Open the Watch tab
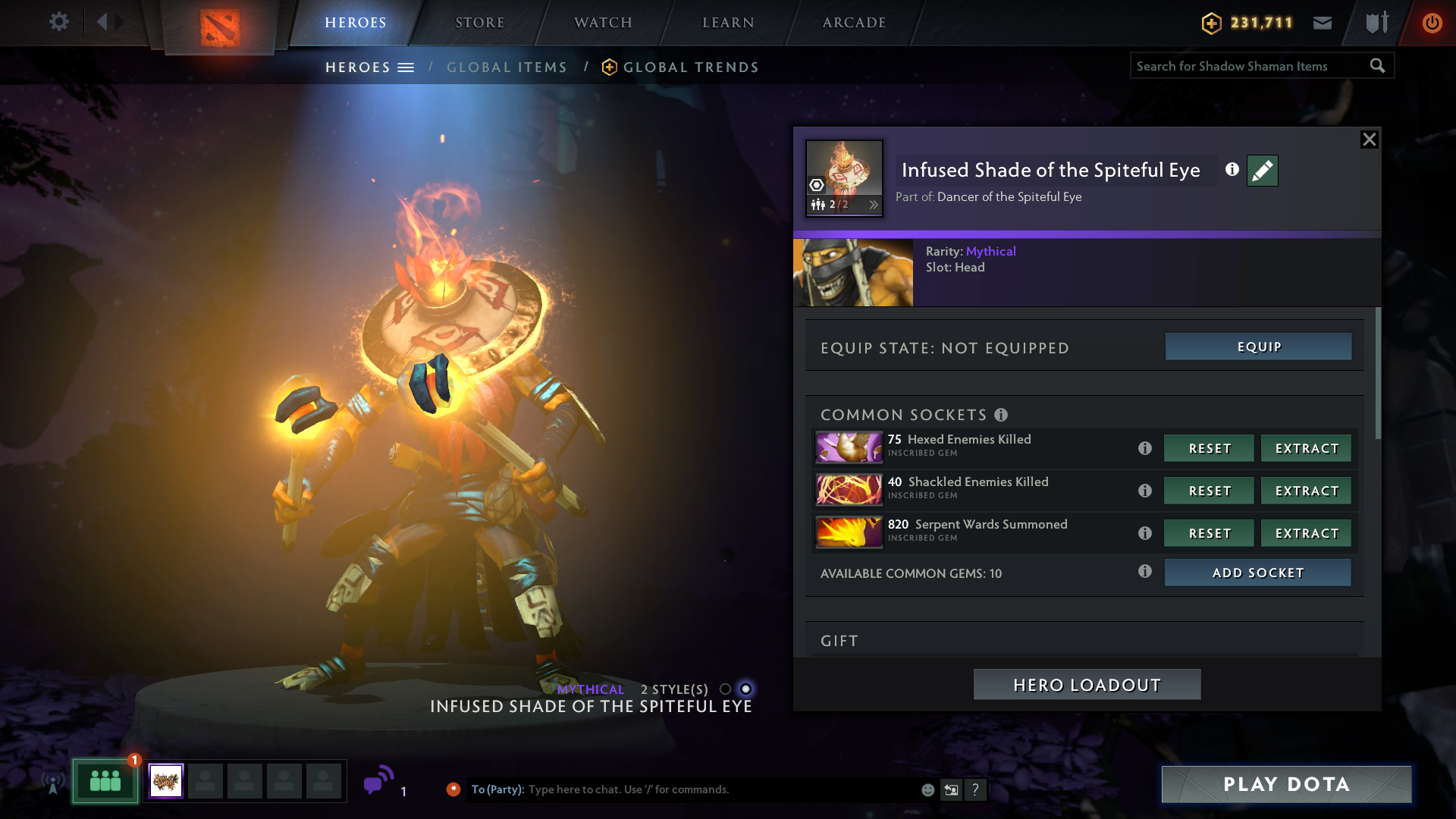1456x819 pixels. point(603,23)
